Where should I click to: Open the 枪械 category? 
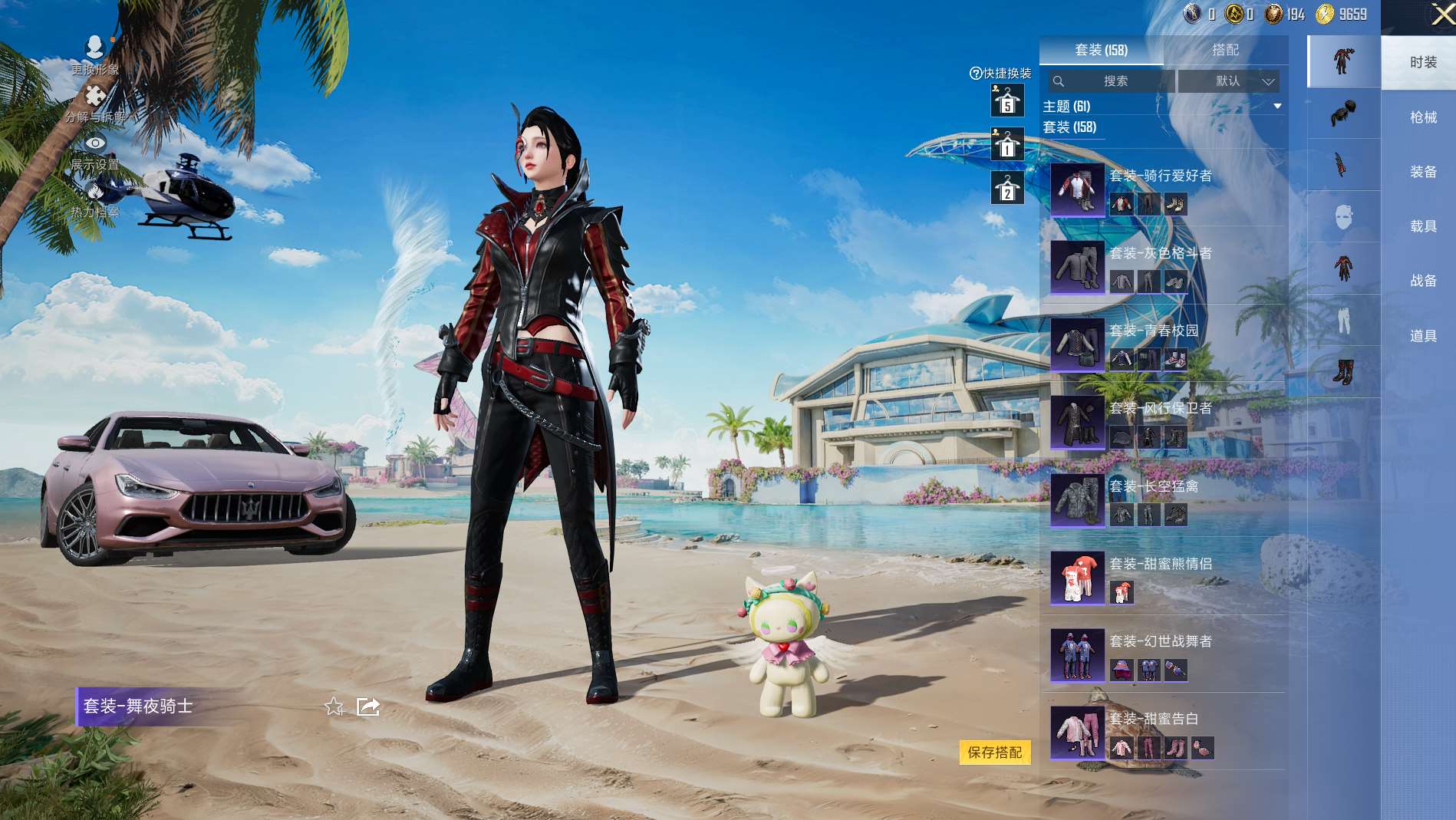tap(1423, 117)
